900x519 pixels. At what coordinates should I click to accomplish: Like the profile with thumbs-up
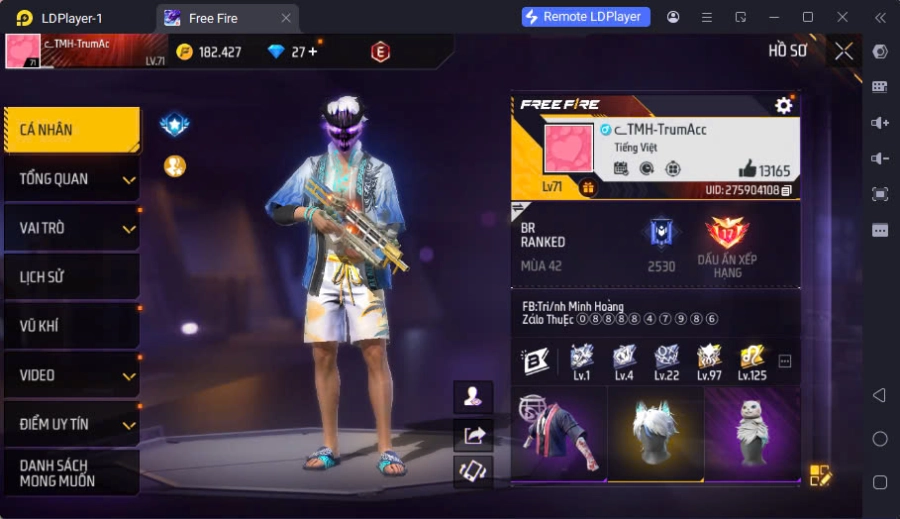747,169
